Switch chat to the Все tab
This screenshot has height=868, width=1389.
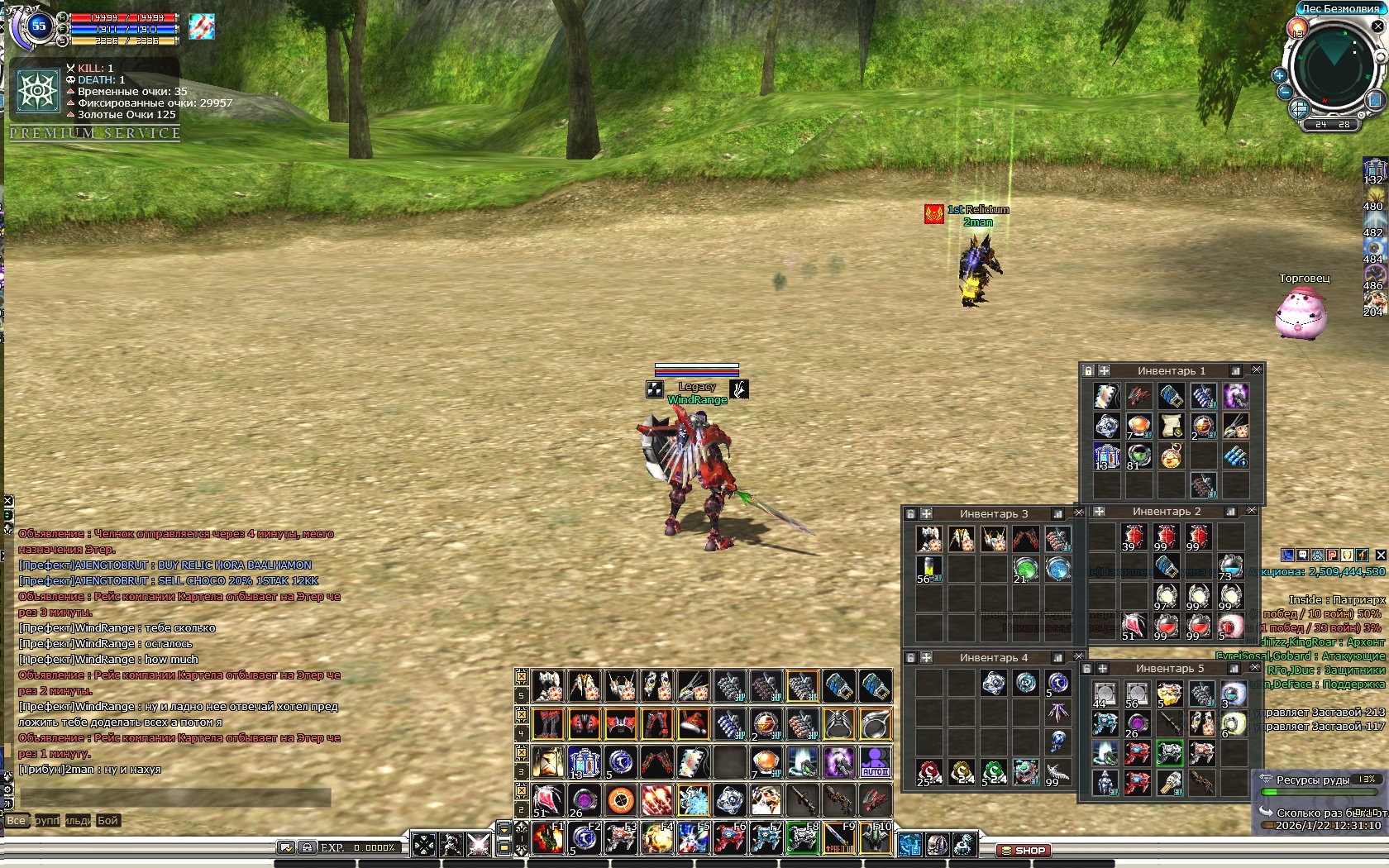pos(16,821)
